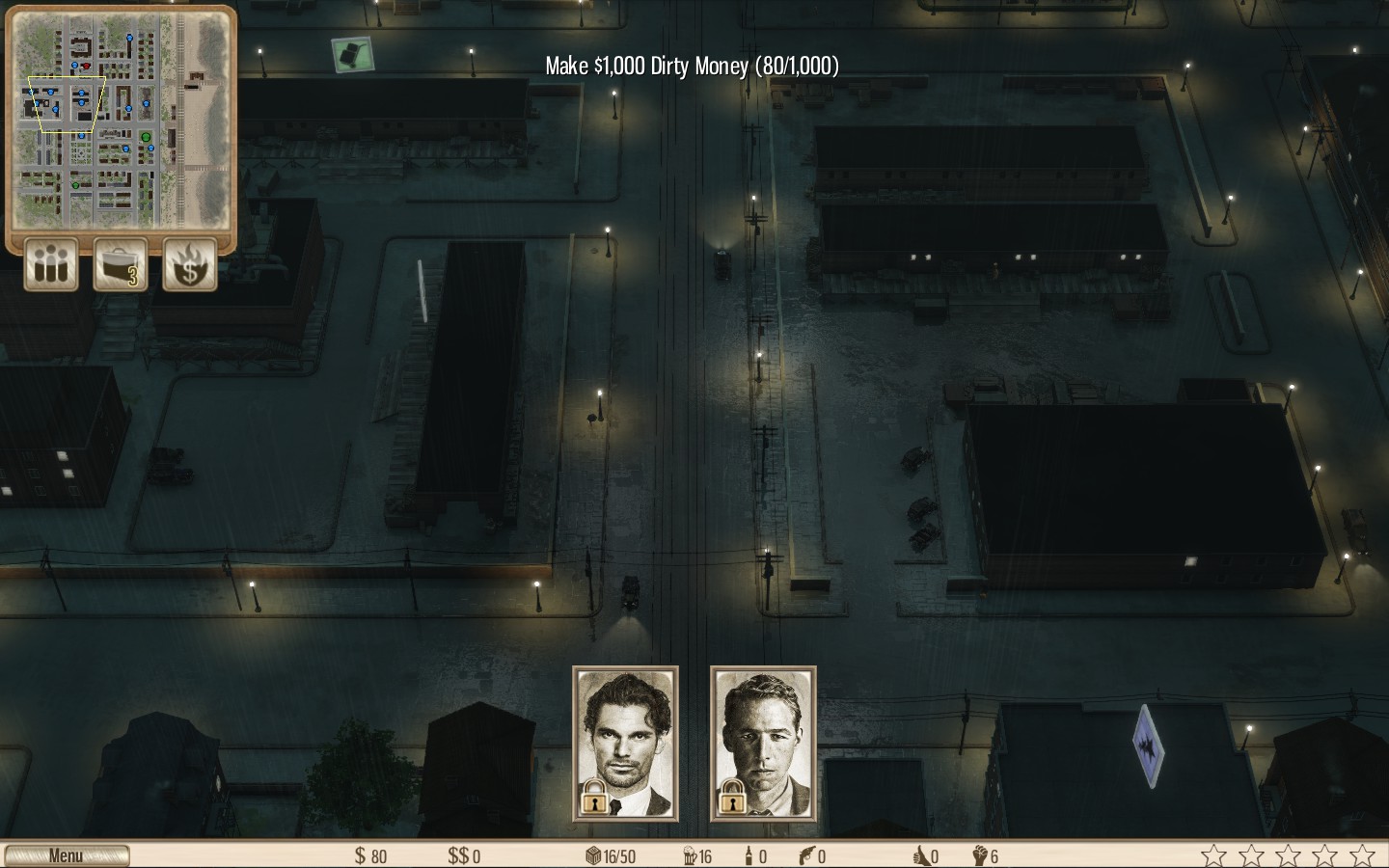Open the Menu button
Screen dimensions: 1389x868
(x=67, y=855)
